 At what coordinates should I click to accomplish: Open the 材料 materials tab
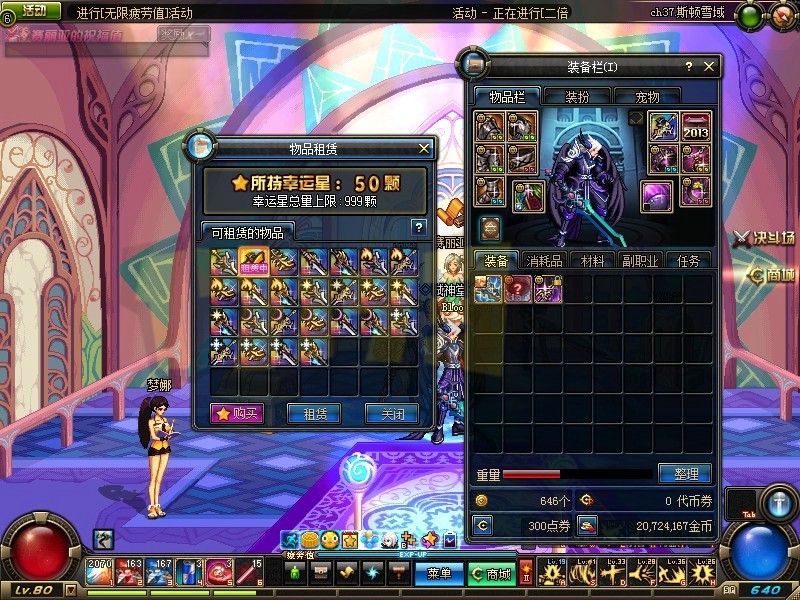tap(592, 260)
